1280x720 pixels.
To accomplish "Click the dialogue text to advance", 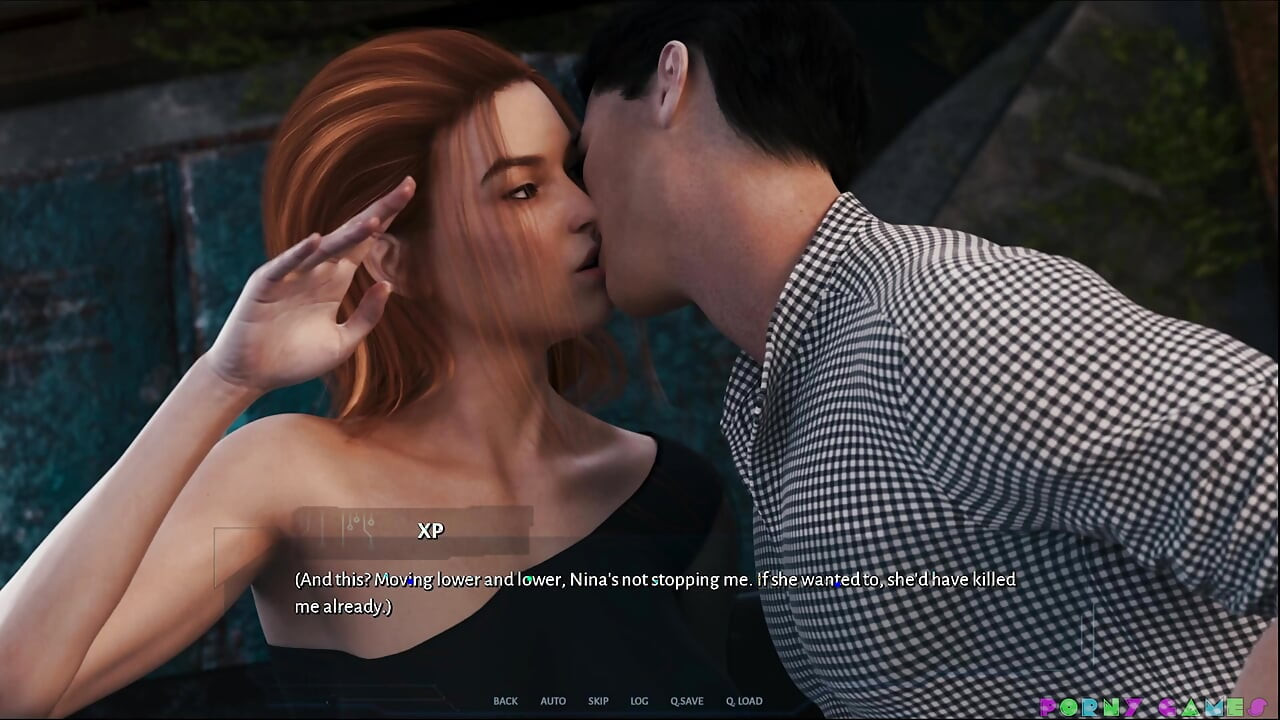I will [x=650, y=590].
